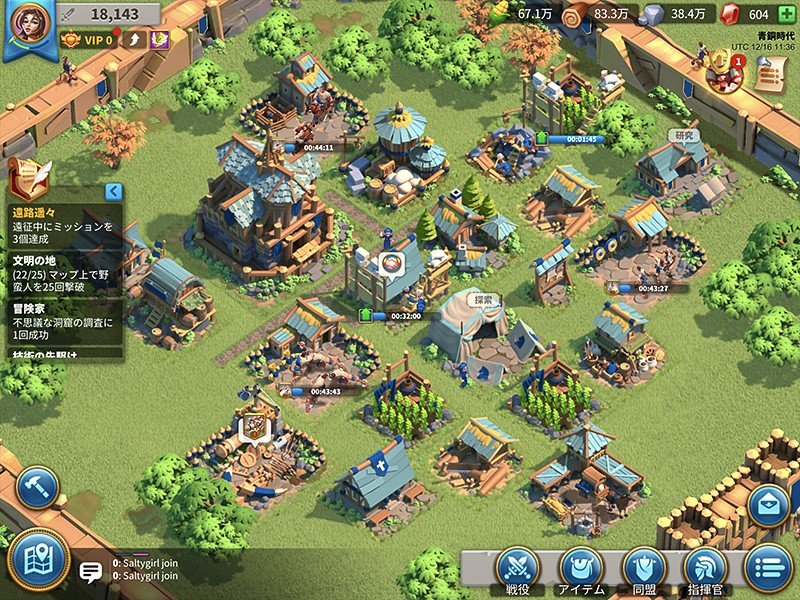Viewport: 800px width, 600px height.
Task: Open the 指揮官 commander menu
Action: coord(705,569)
